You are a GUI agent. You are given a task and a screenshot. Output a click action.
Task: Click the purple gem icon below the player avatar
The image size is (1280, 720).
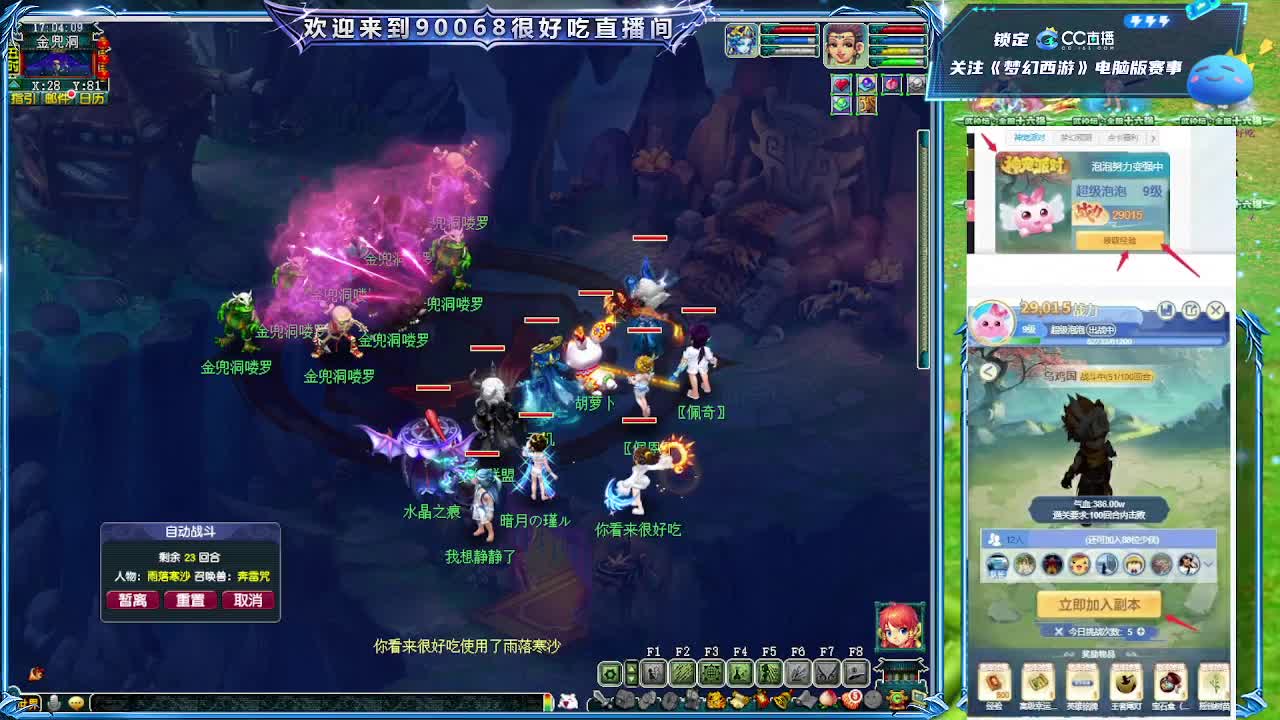click(x=866, y=84)
